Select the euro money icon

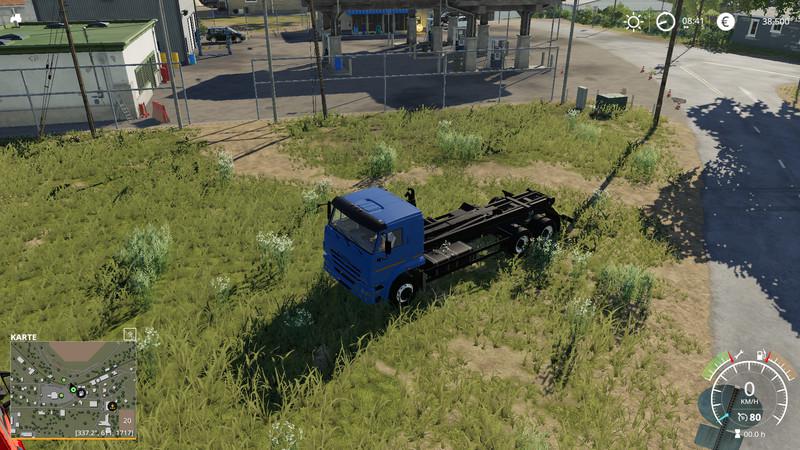[725, 22]
